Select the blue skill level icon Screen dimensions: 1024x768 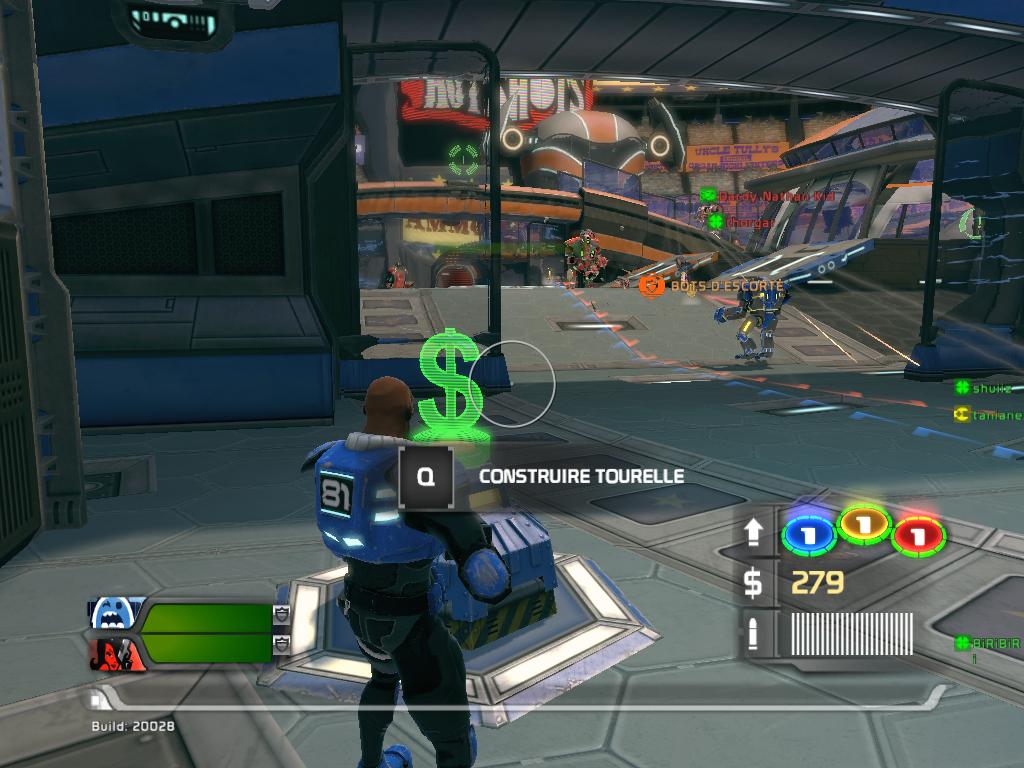808,535
